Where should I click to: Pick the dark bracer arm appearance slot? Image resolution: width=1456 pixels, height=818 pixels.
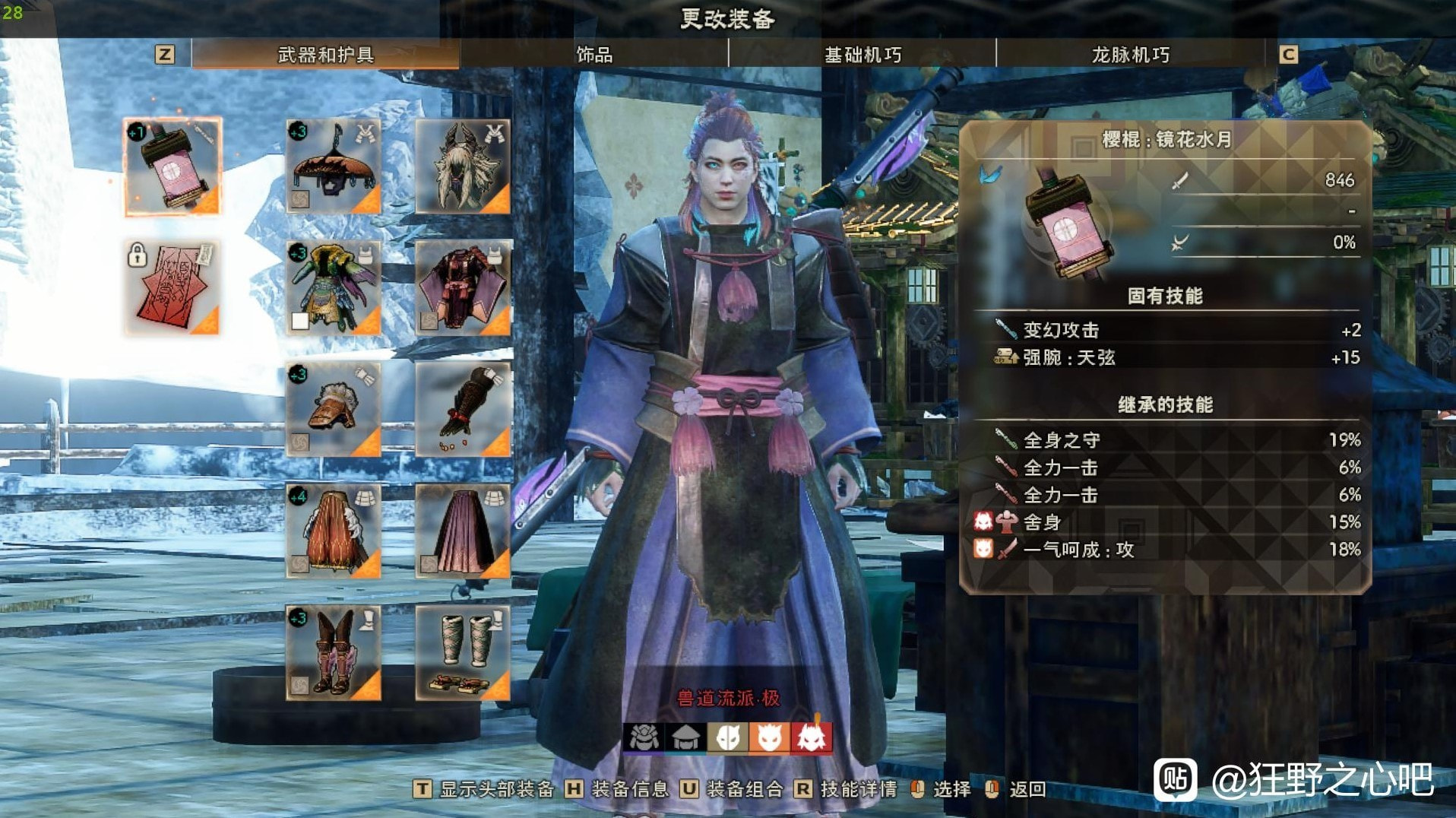click(463, 410)
